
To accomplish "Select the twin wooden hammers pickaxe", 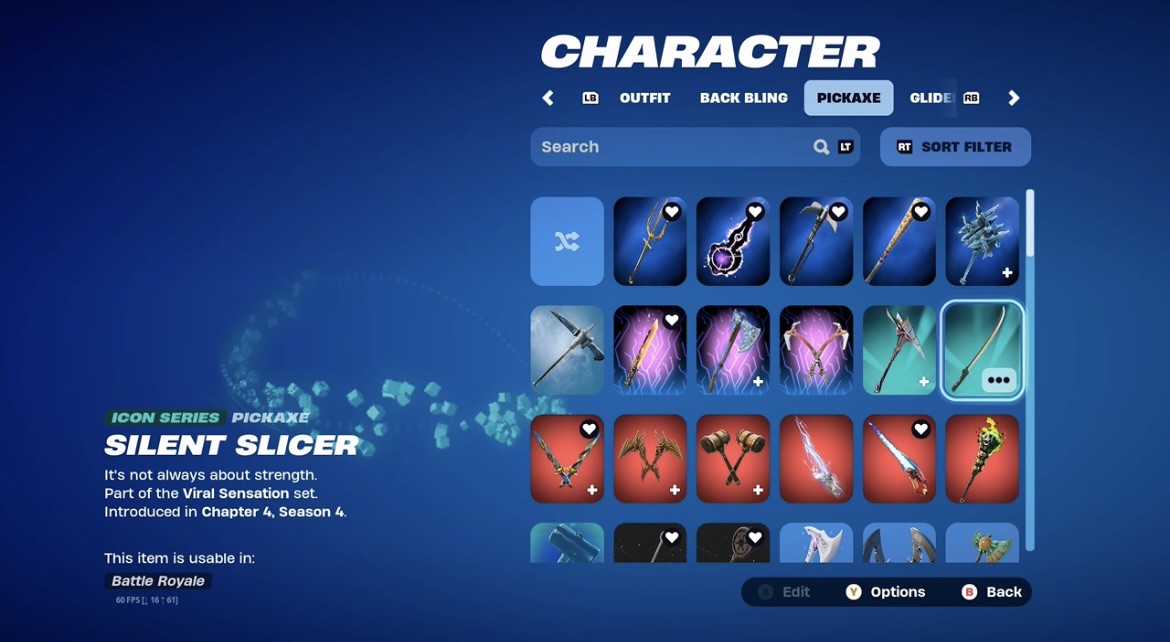I will (x=733, y=459).
